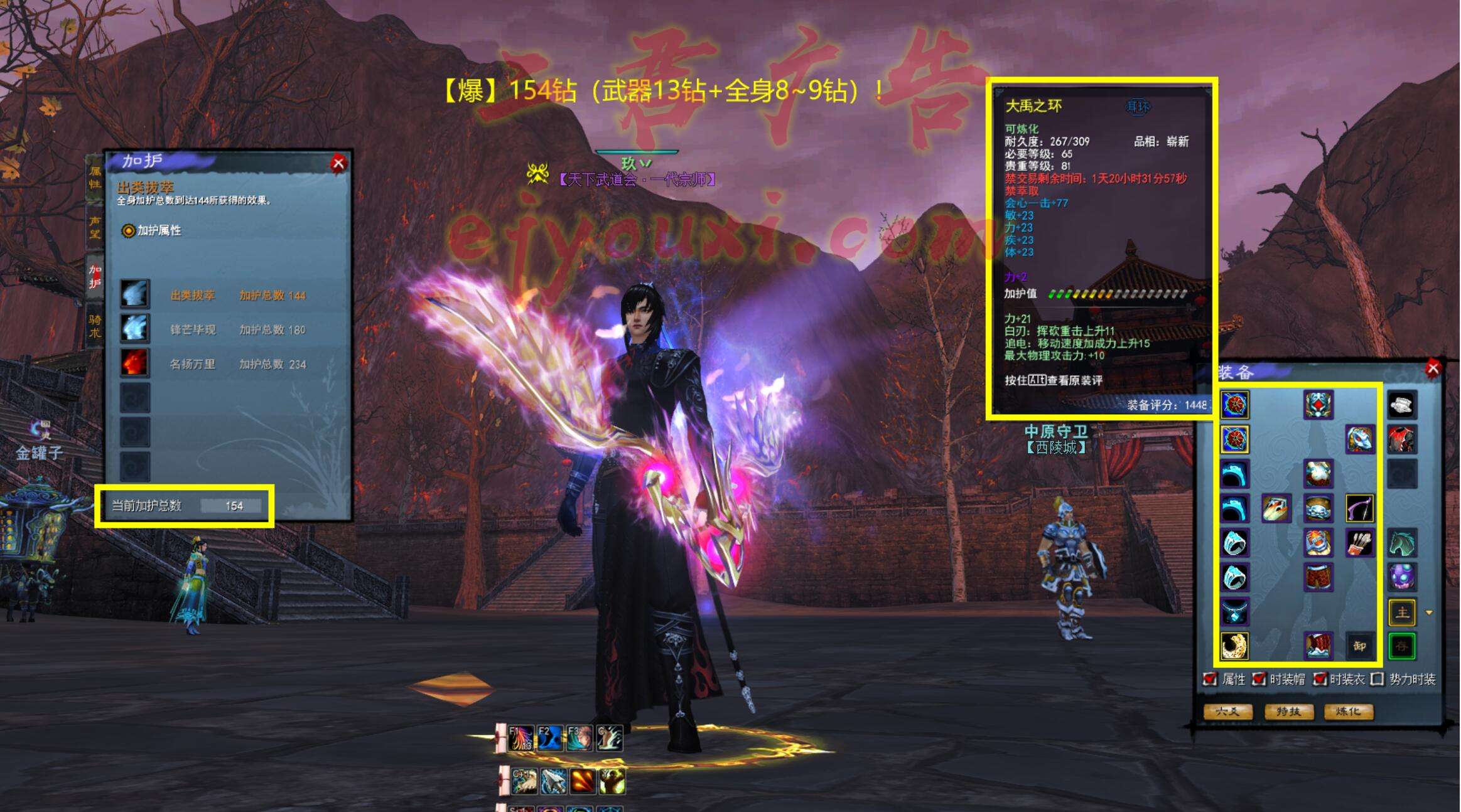
Task: Use the fiery orange streaks skill
Action: [x=582, y=781]
